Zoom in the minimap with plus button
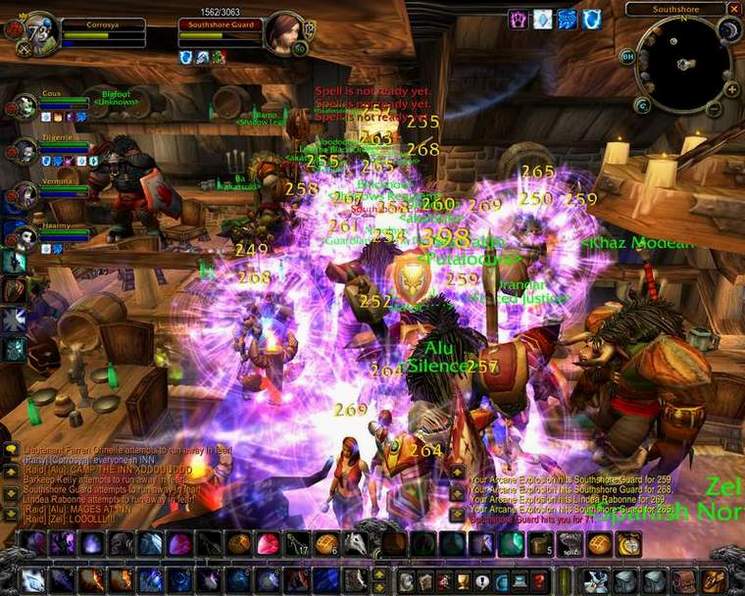 (x=732, y=90)
